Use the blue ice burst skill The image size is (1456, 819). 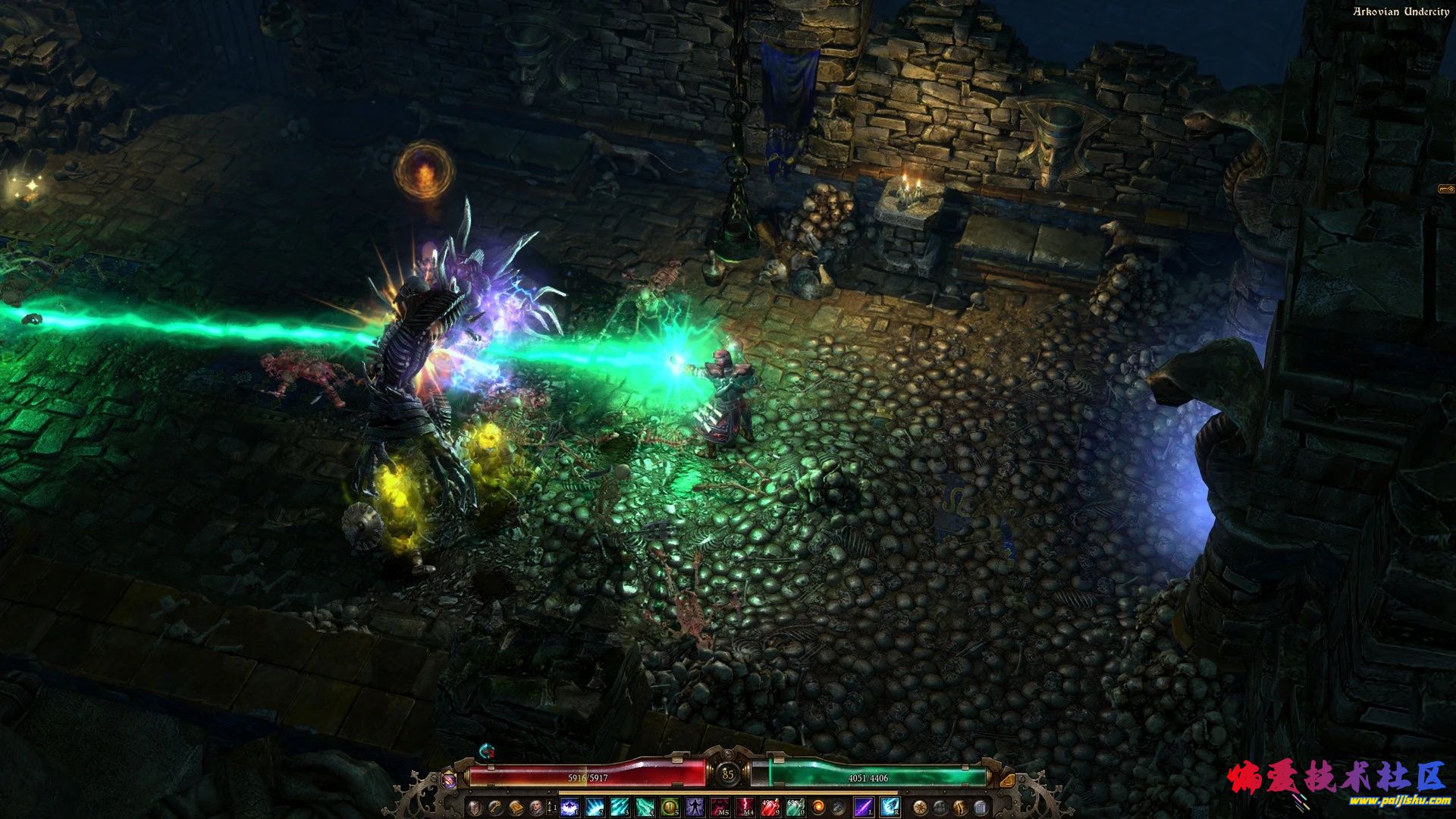pos(596,807)
